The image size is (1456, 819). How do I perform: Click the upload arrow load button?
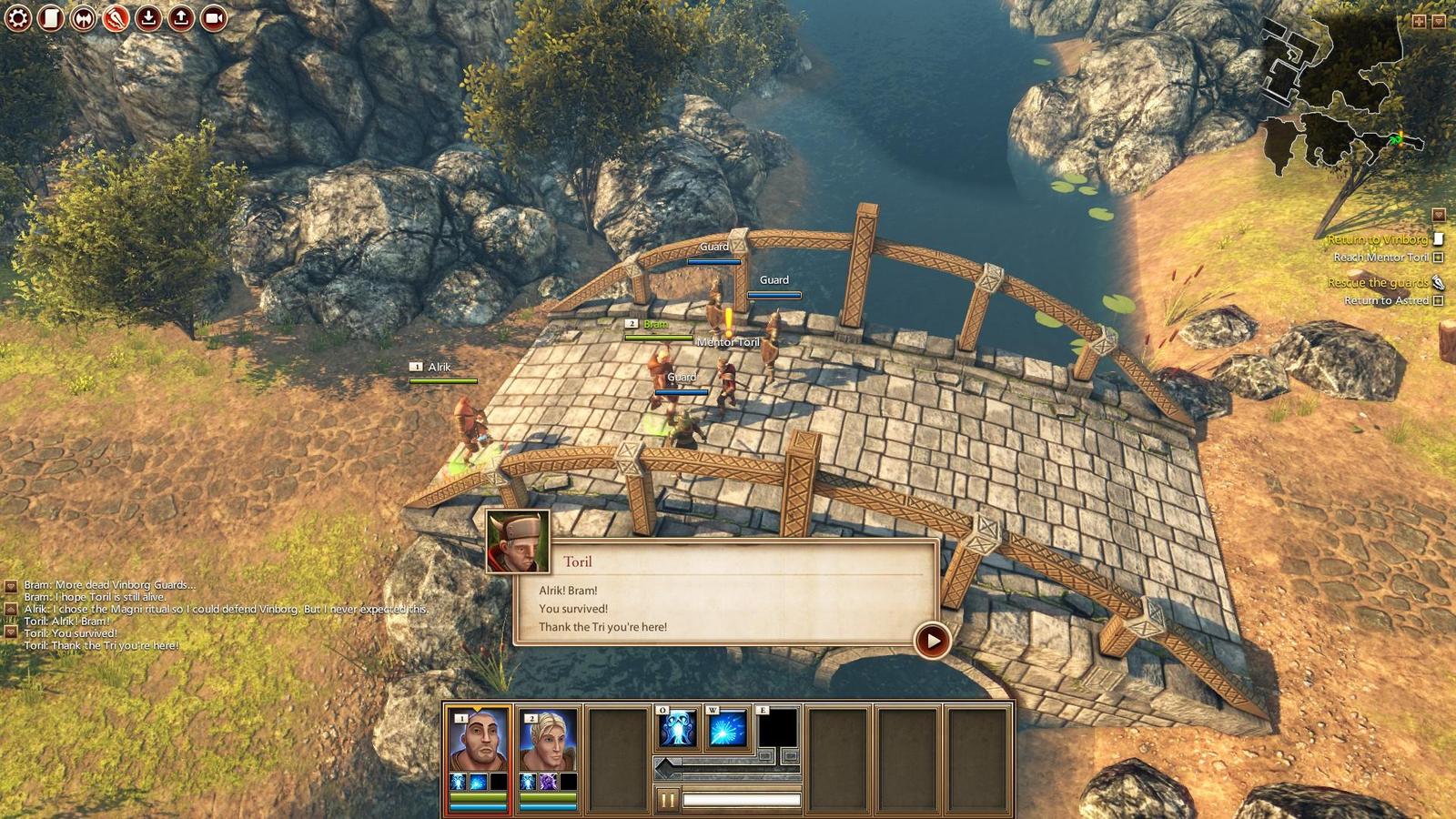[181, 17]
